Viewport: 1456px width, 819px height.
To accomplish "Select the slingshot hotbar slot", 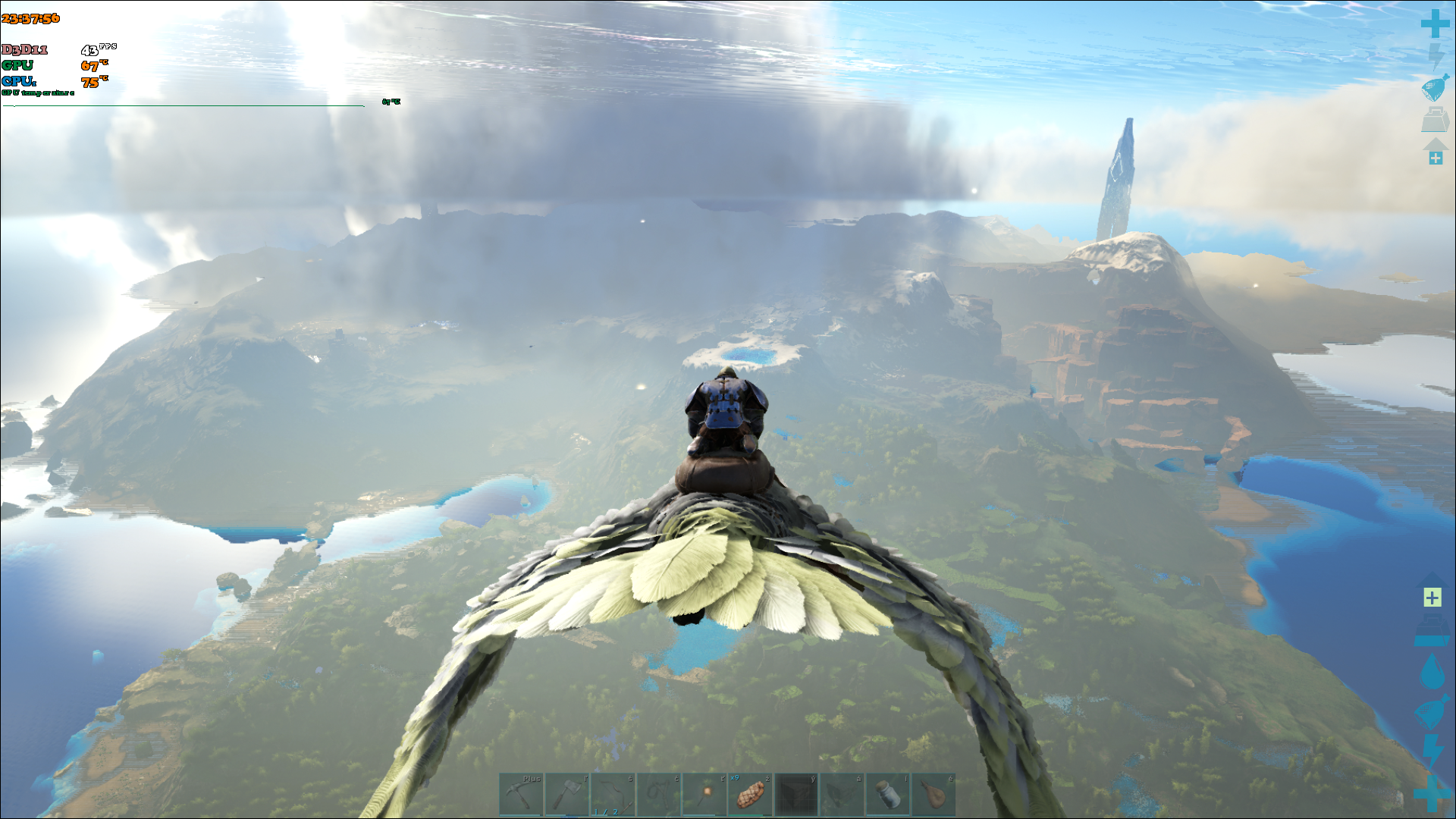I will tap(659, 795).
